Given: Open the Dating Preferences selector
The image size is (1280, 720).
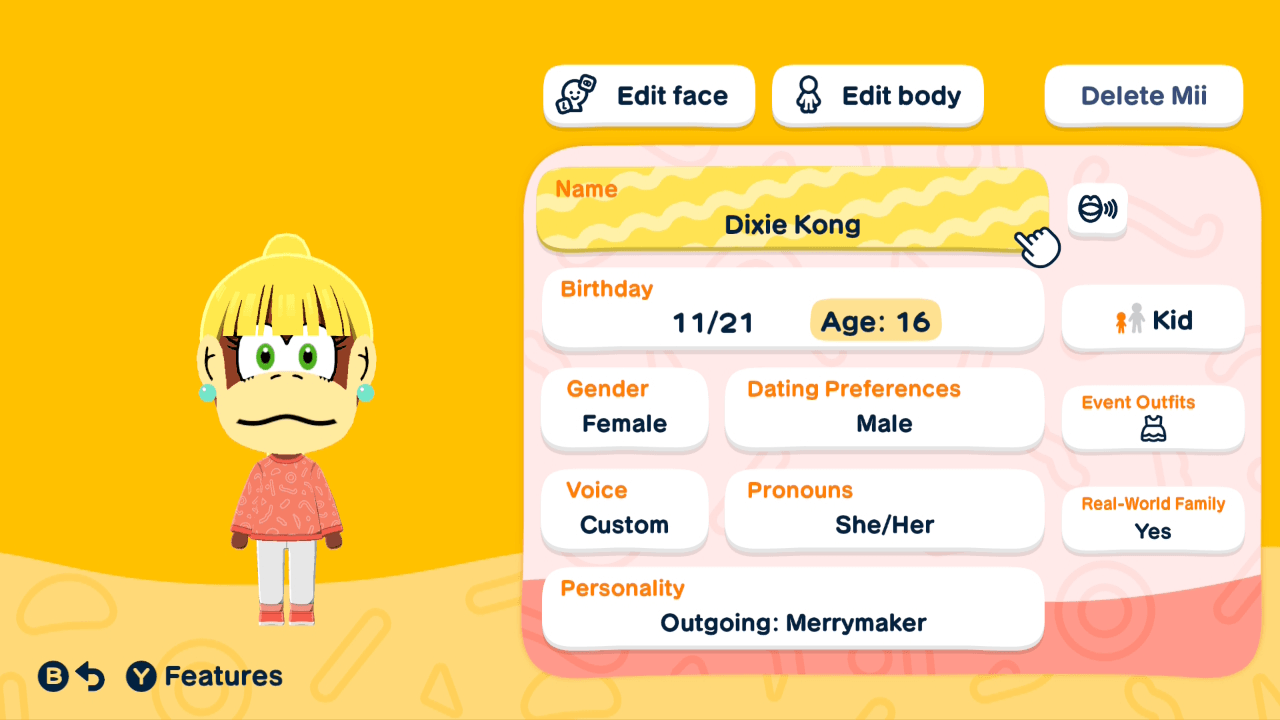Looking at the screenshot, I should 884,408.
